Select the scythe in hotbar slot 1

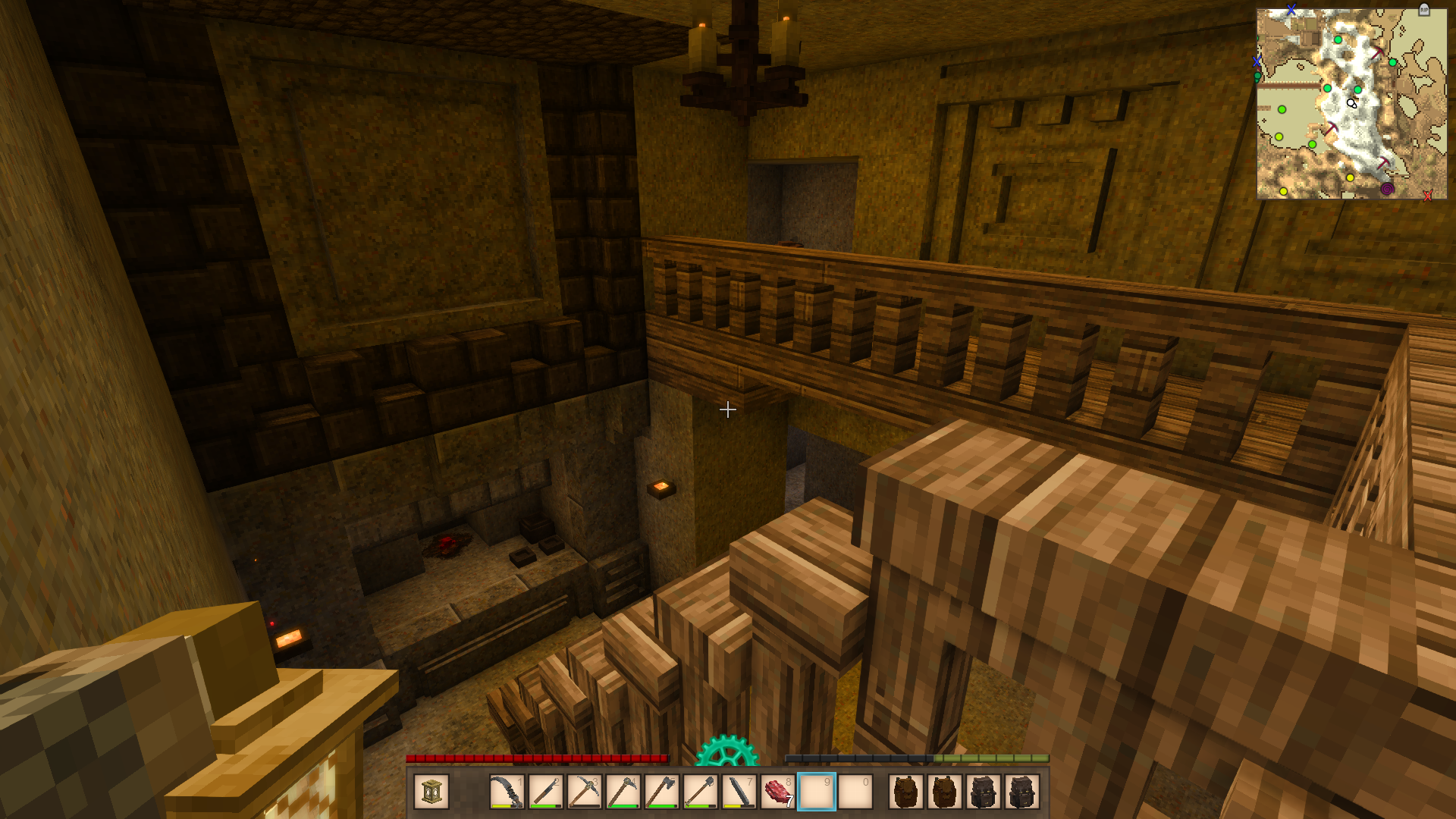point(507,792)
